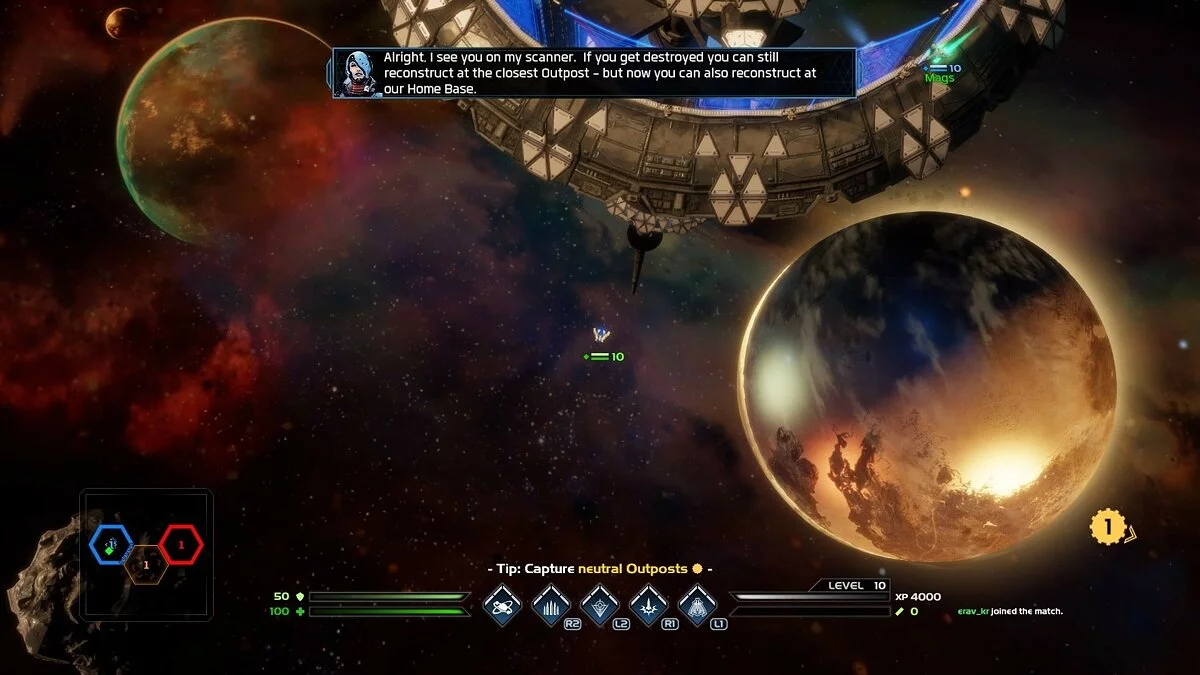Image resolution: width=1200 pixels, height=675 pixels.
Task: Fire the missile salvo ability
Action: [x=551, y=605]
